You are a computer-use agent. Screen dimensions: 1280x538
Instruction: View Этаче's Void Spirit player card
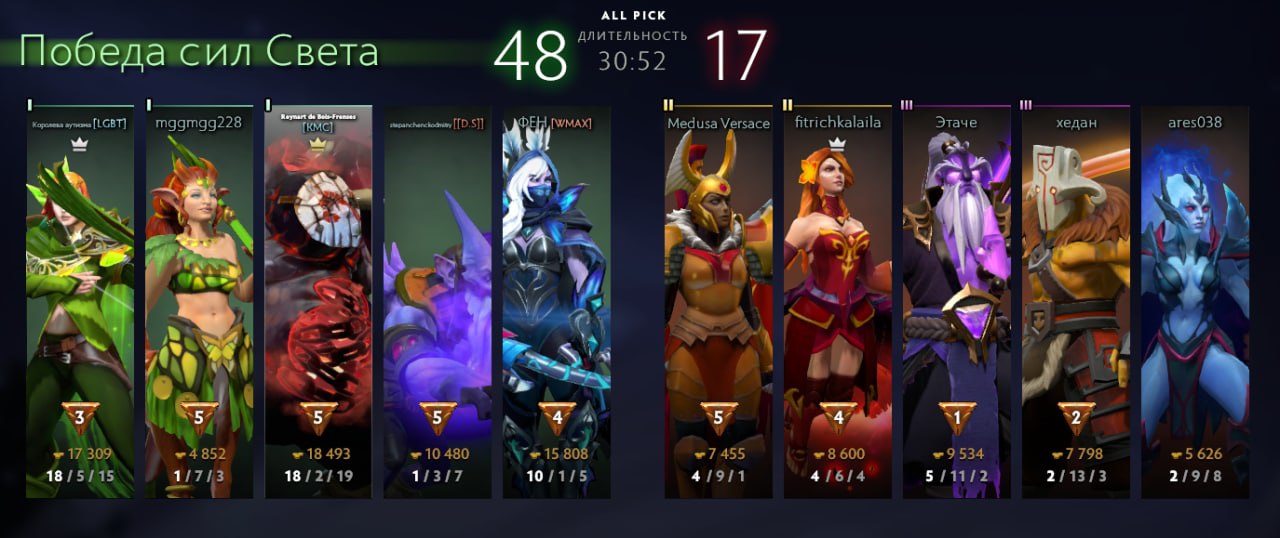[x=957, y=300]
